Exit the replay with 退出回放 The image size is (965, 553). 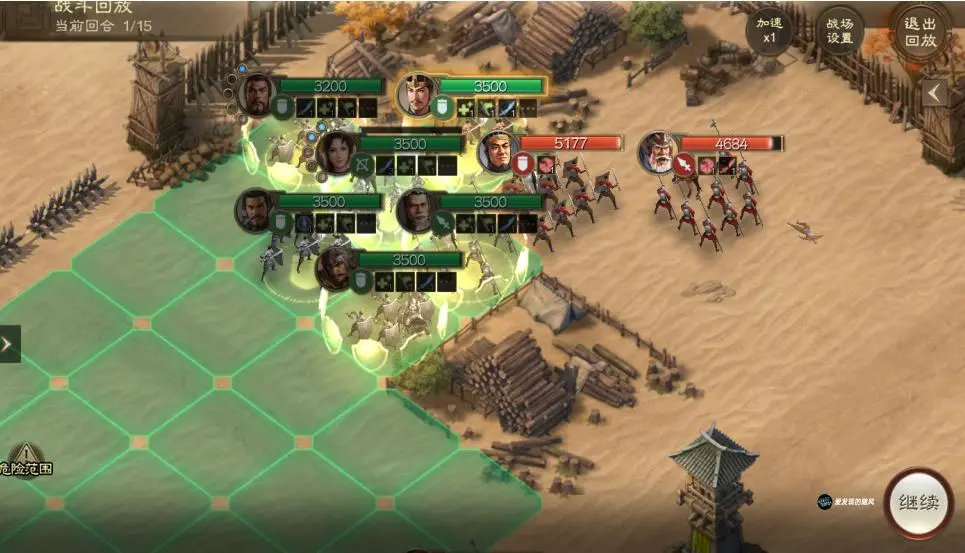point(918,31)
